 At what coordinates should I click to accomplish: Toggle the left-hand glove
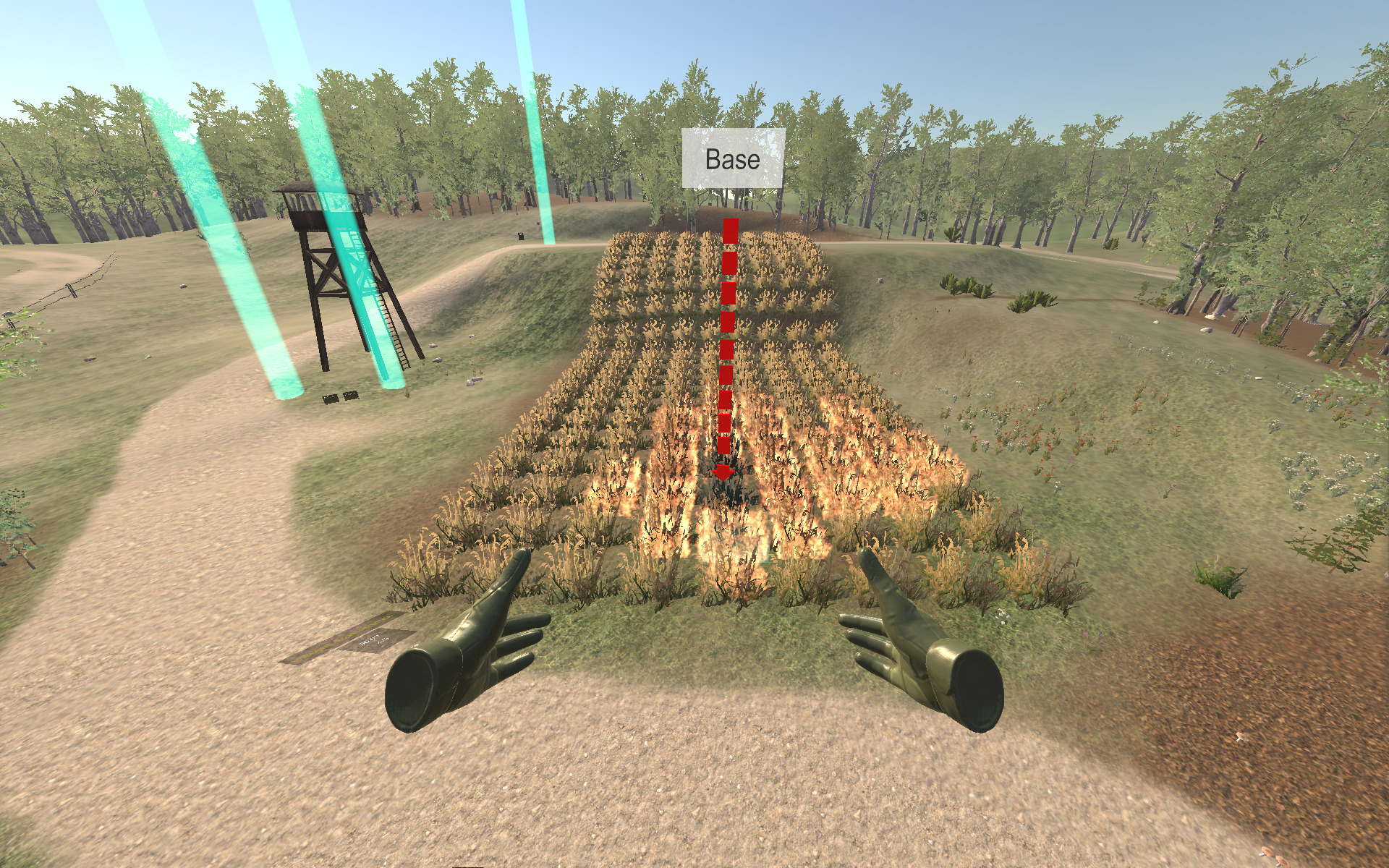(x=477, y=651)
